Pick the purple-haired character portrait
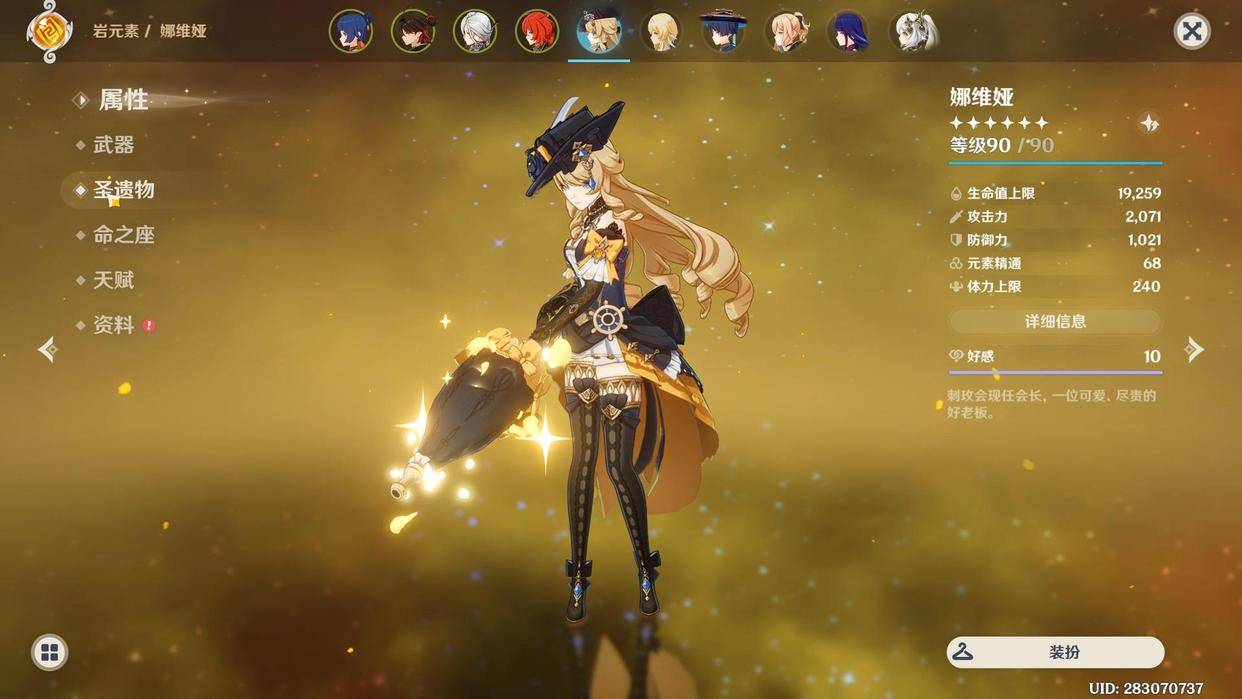The height and width of the screenshot is (699, 1242). tap(847, 31)
